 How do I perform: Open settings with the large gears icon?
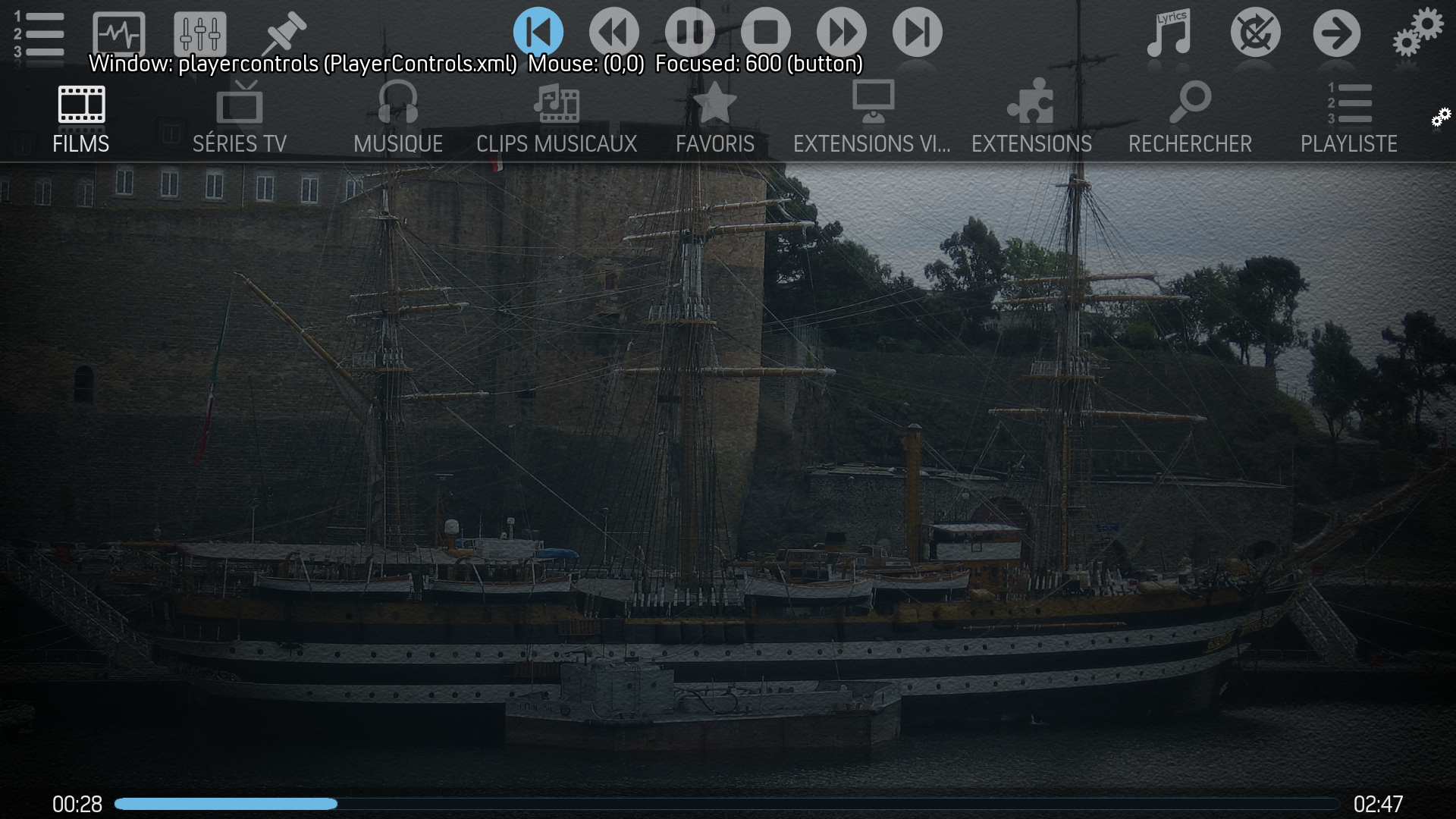1417,33
